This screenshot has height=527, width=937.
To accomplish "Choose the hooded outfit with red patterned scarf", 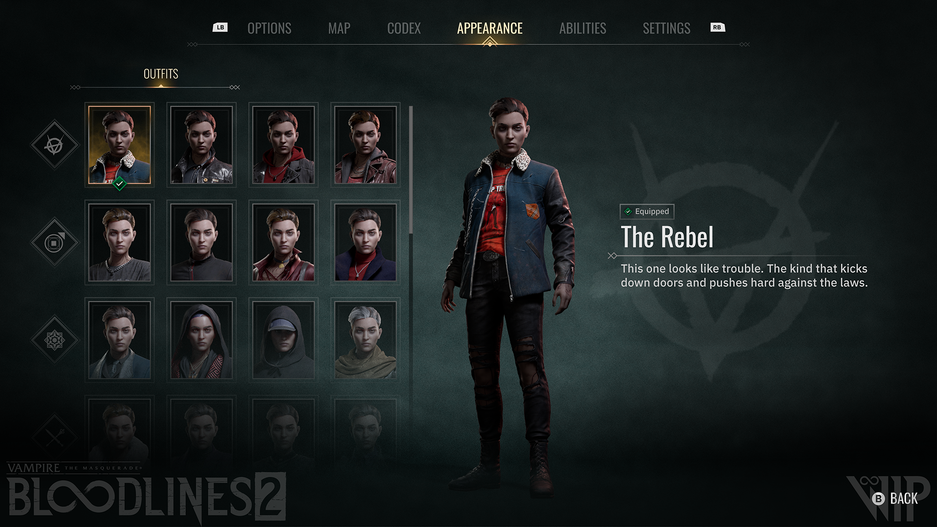I will [x=202, y=340].
